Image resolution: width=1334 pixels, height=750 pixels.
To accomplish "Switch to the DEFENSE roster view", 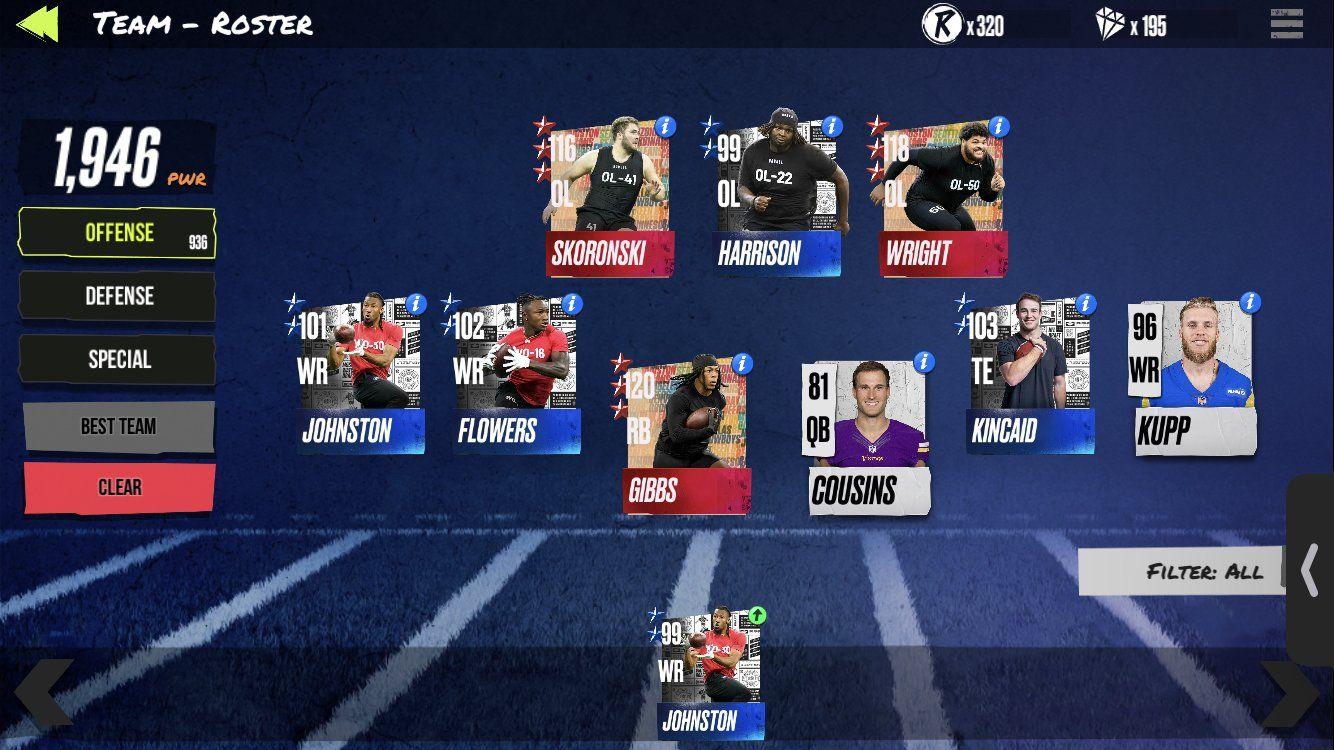I will (x=116, y=296).
